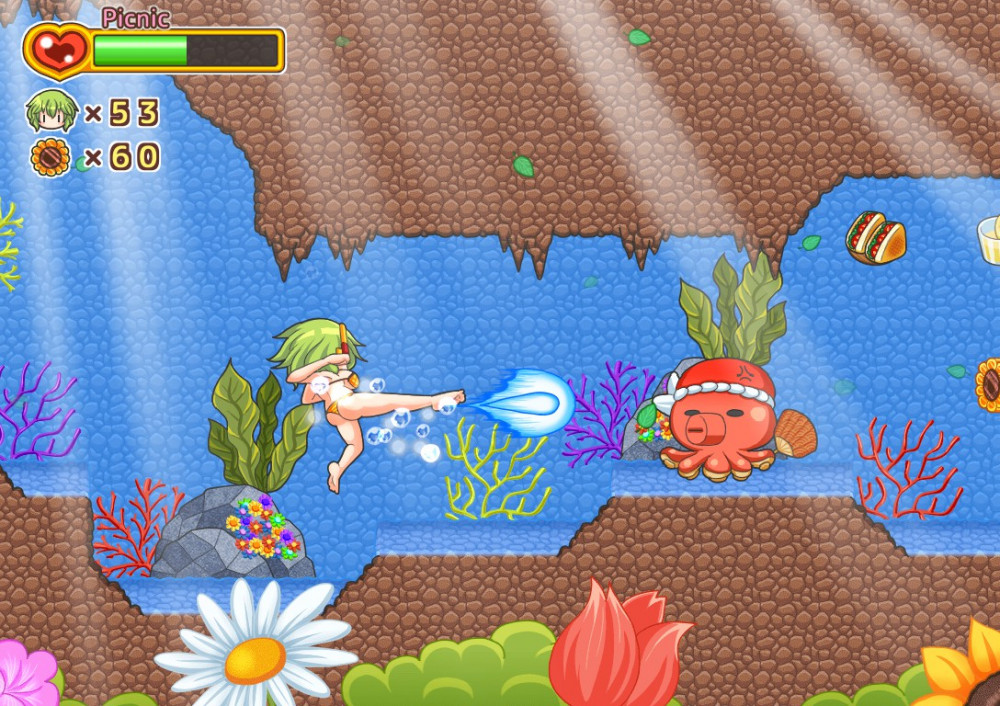
Task: Click the sunflower collectible counter icon
Action: click(51, 158)
